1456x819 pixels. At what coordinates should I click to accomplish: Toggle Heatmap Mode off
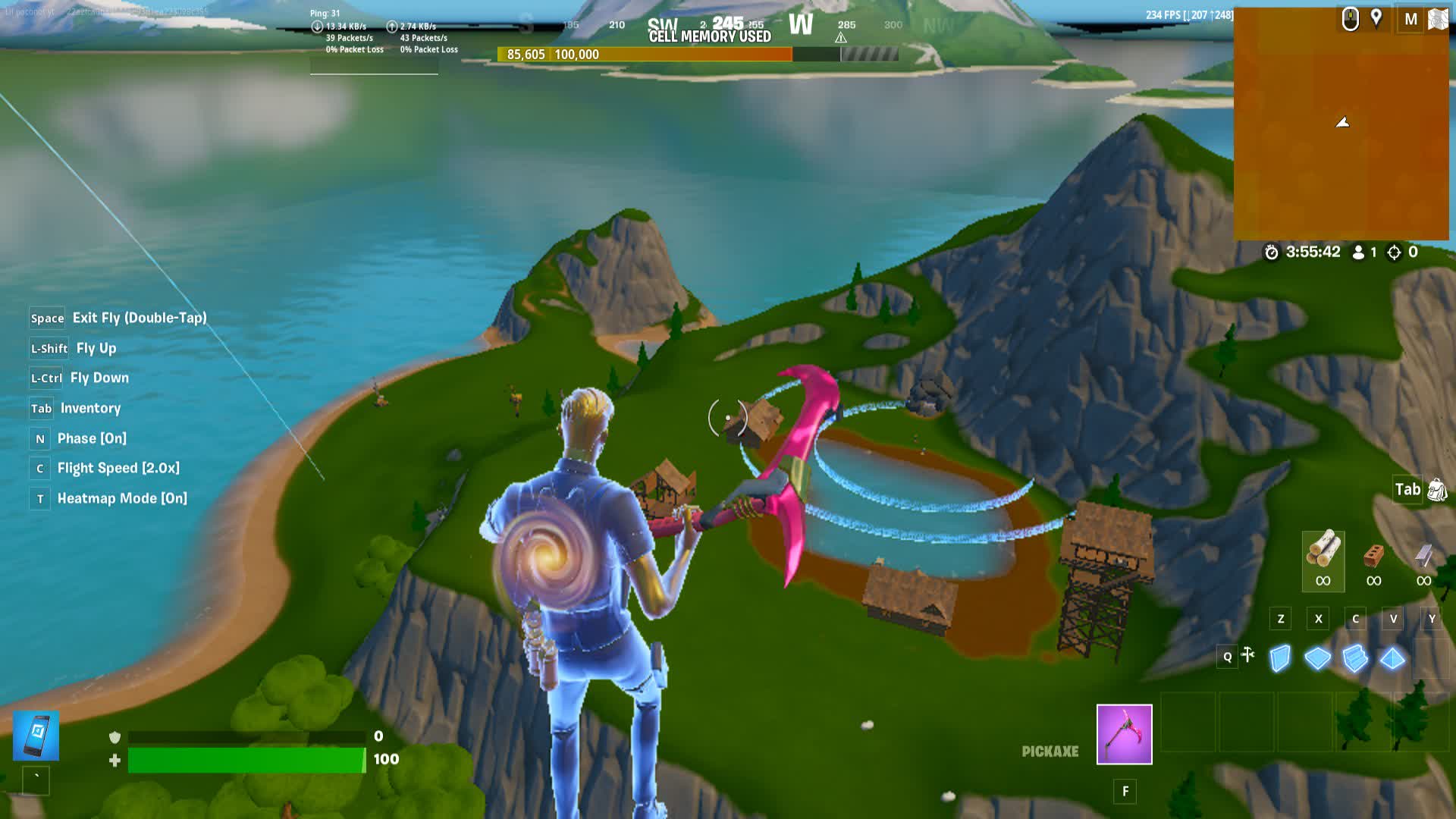click(x=40, y=498)
